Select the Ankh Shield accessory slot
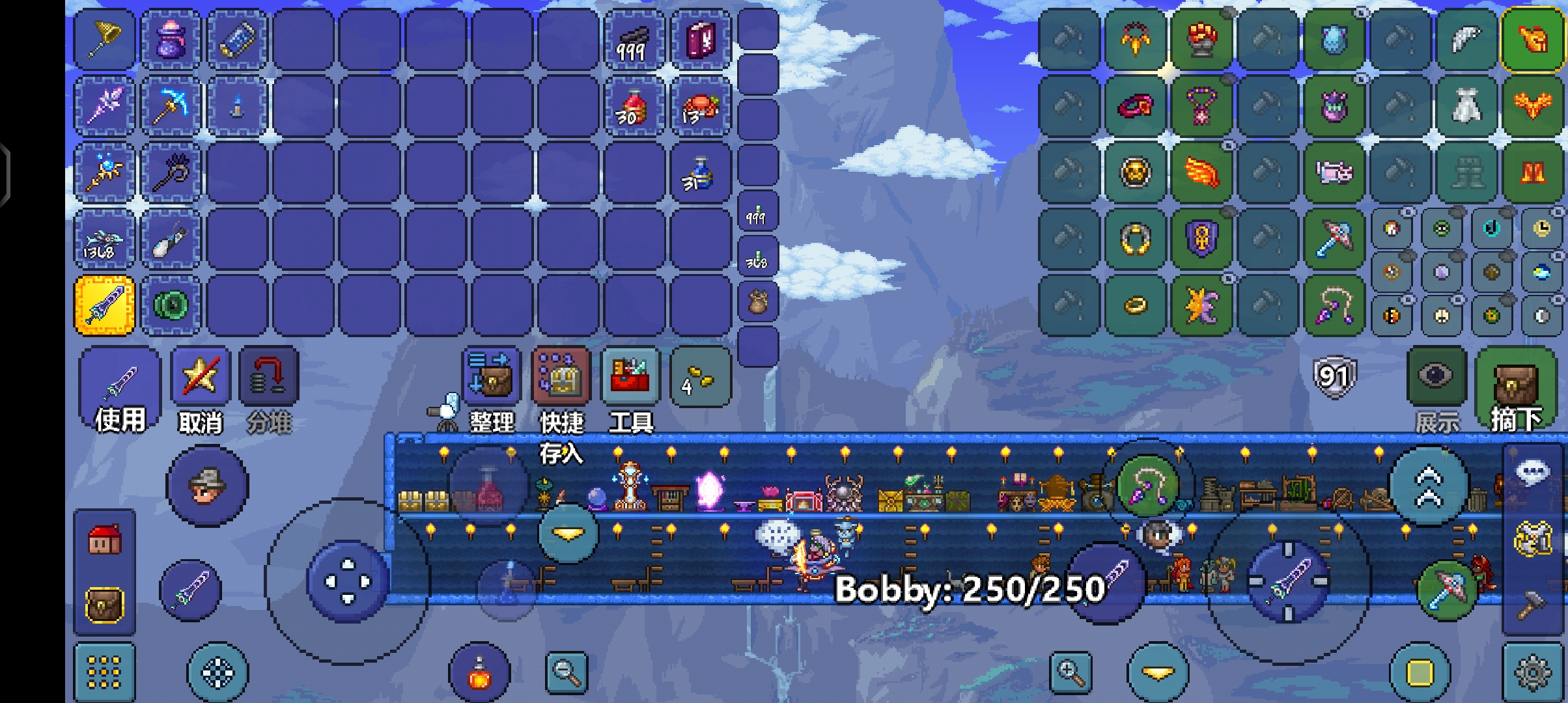The image size is (1568, 703). [x=1201, y=239]
